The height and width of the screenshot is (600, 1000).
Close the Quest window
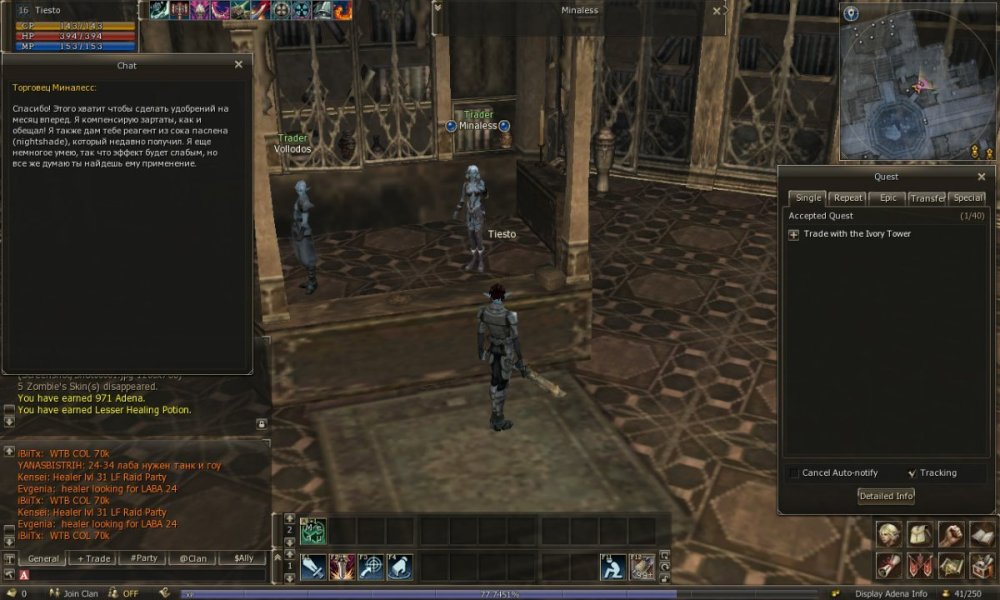point(981,177)
